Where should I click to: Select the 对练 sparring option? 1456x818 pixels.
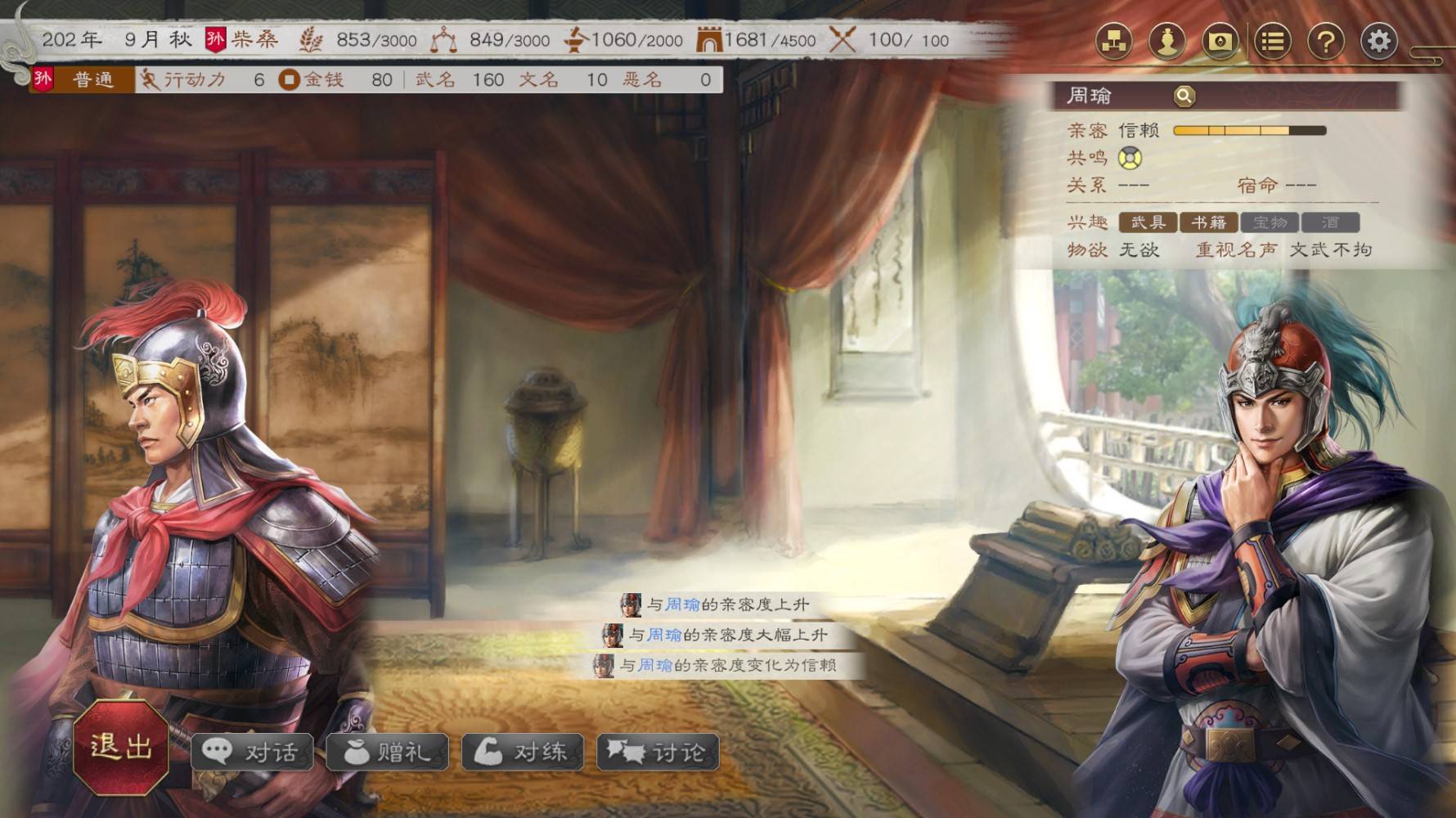[x=523, y=752]
